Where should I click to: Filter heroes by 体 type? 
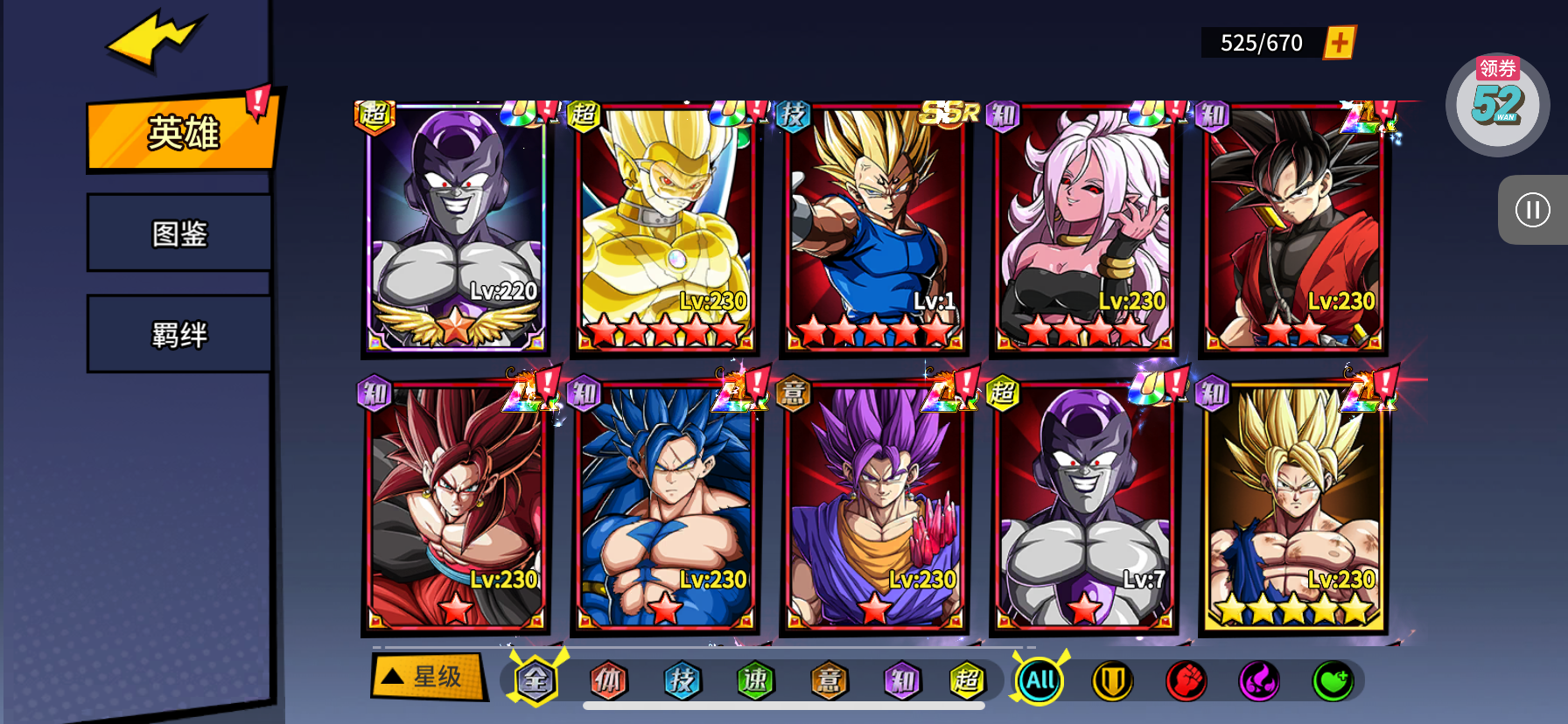click(x=608, y=680)
